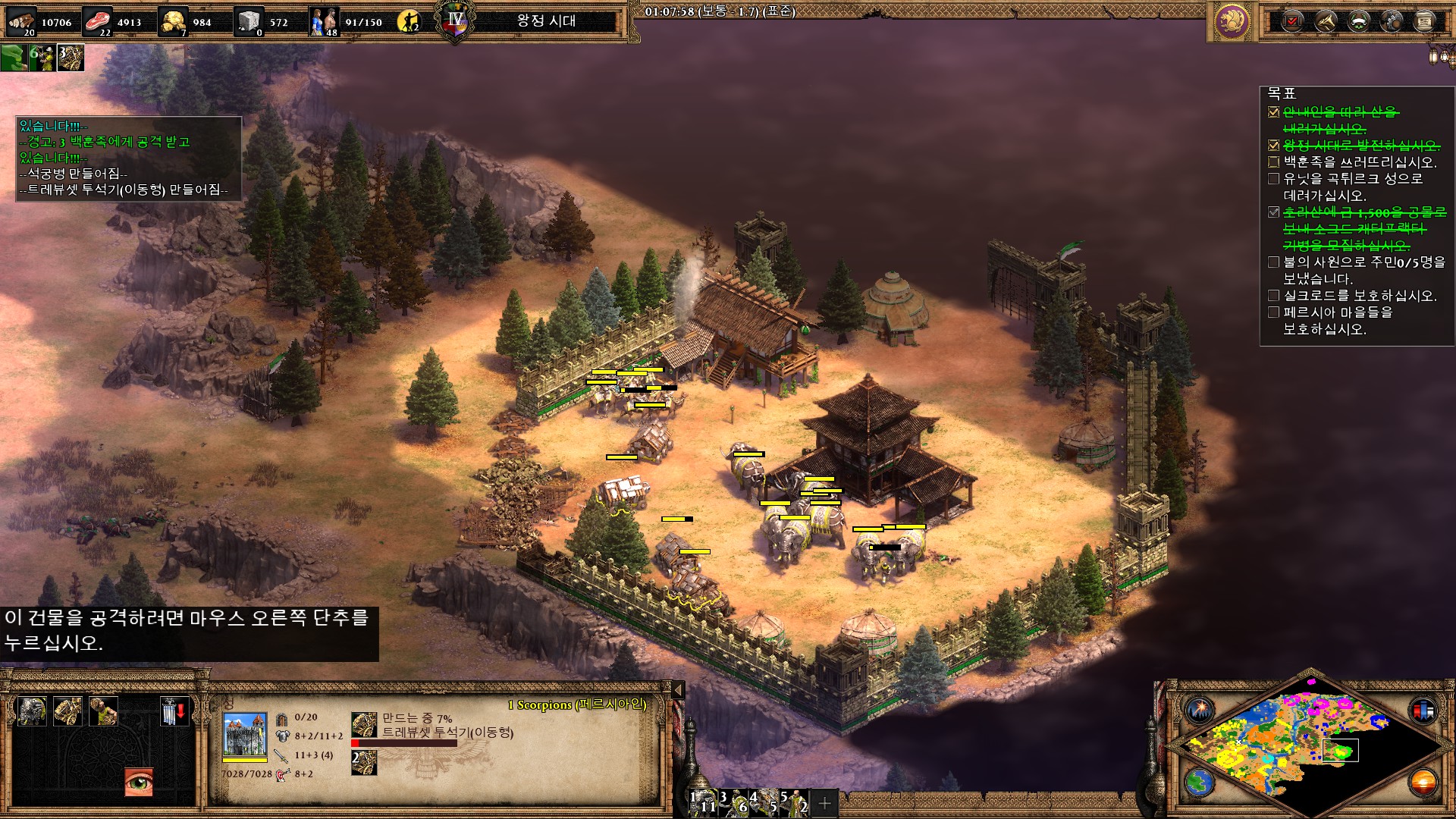
Task: Open the laurel banner menu button
Action: tap(1359, 21)
